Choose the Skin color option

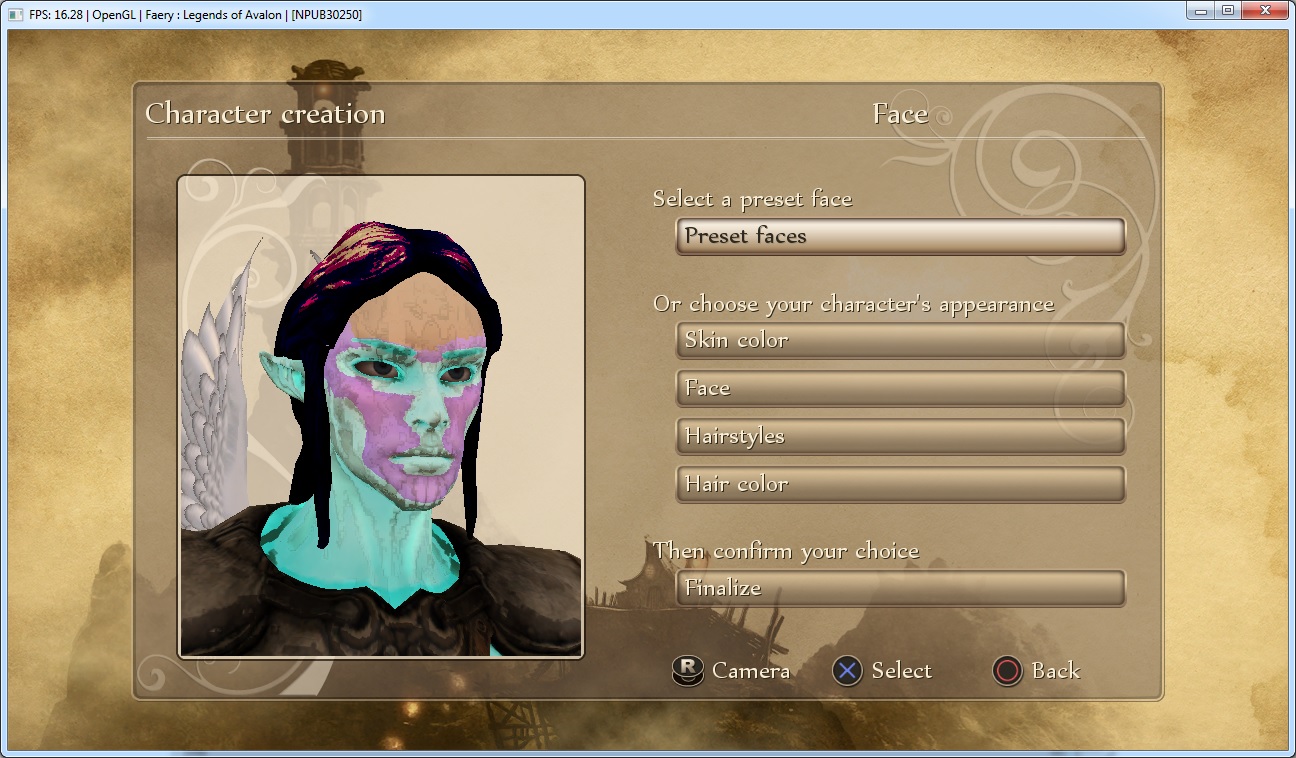click(900, 340)
